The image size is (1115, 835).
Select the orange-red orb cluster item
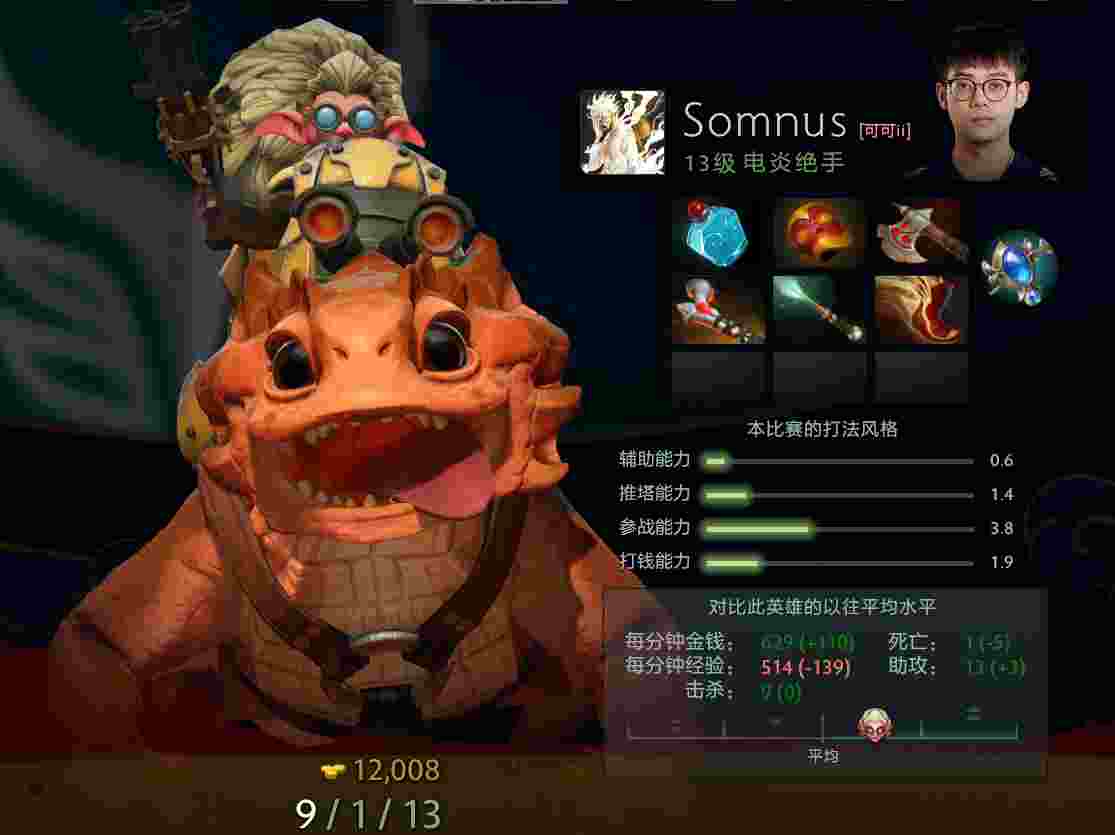[x=820, y=233]
